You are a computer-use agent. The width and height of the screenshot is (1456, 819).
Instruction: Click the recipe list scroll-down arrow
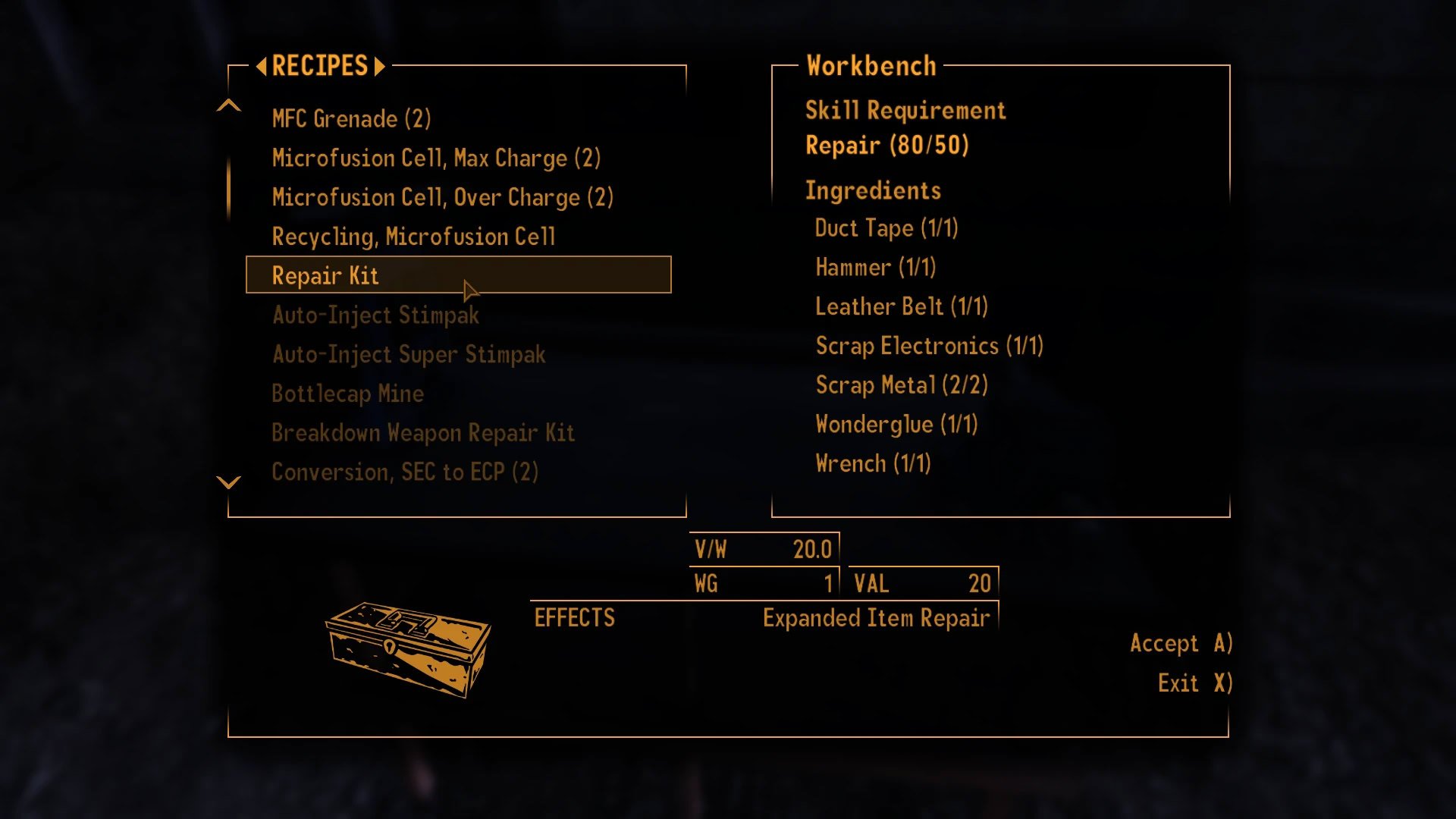(x=228, y=482)
